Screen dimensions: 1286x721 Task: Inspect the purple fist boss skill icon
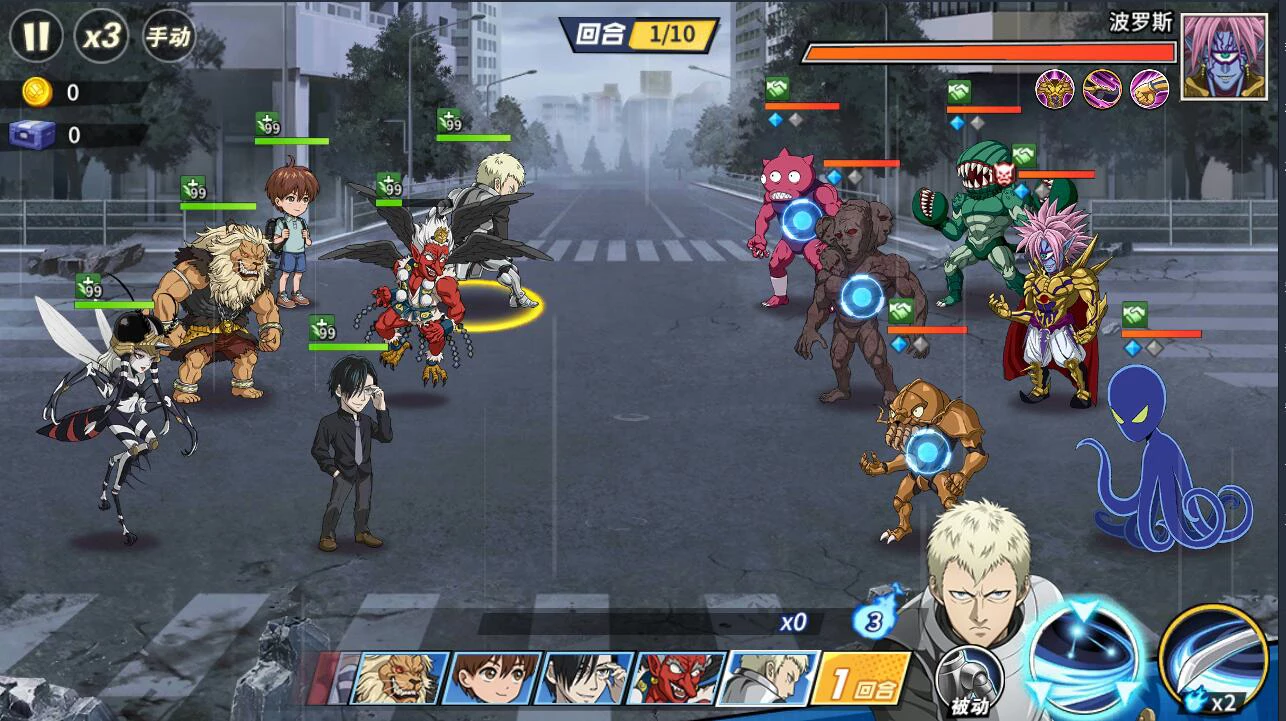point(1149,89)
